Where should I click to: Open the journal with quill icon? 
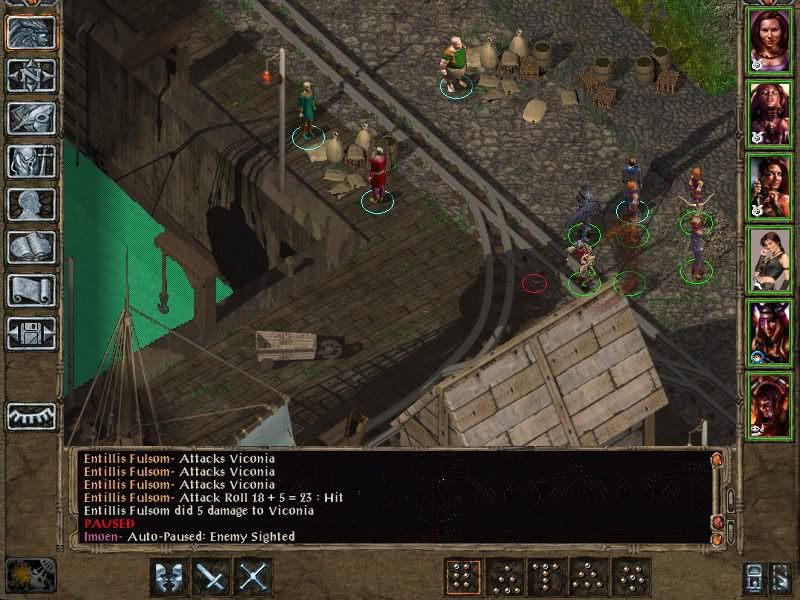point(31,118)
